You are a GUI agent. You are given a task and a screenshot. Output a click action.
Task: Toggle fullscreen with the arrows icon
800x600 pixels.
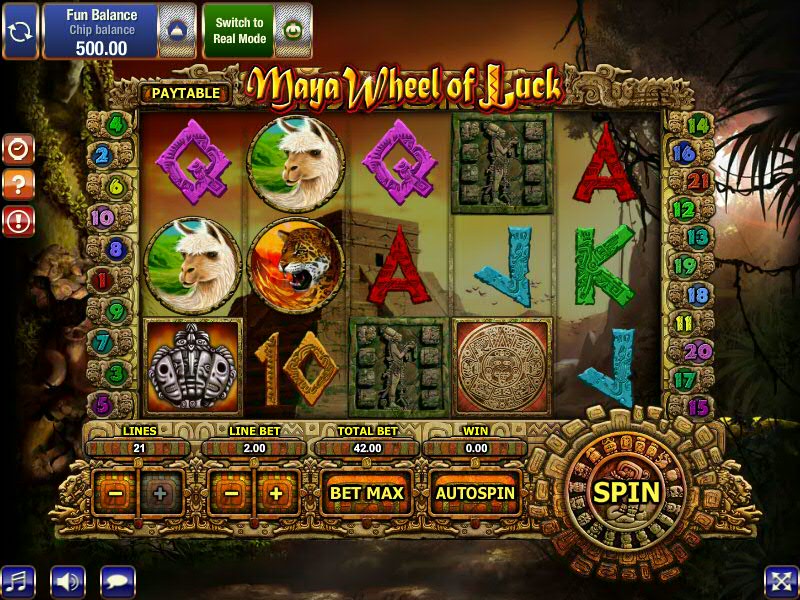click(780, 581)
